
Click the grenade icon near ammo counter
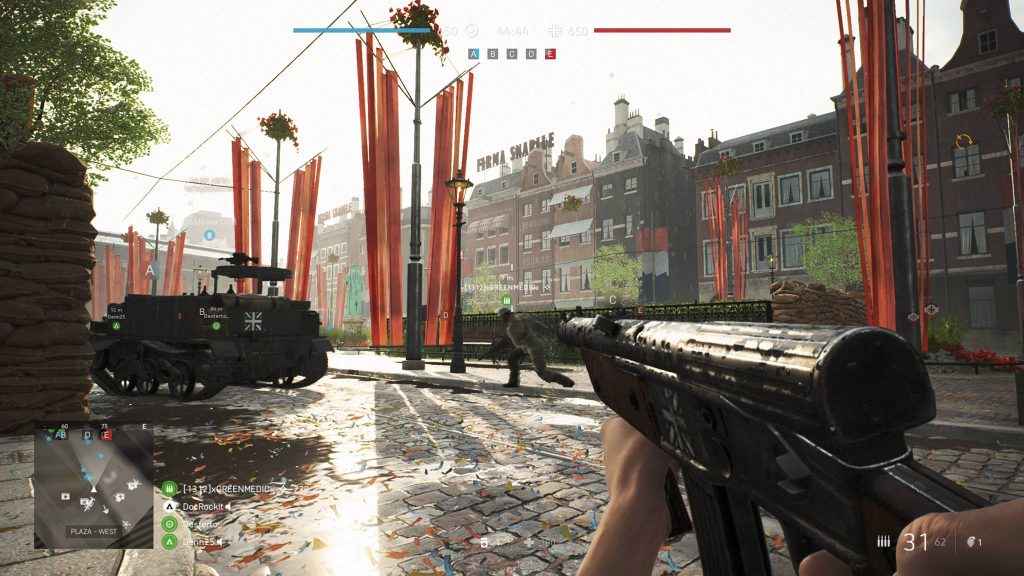click(970, 541)
